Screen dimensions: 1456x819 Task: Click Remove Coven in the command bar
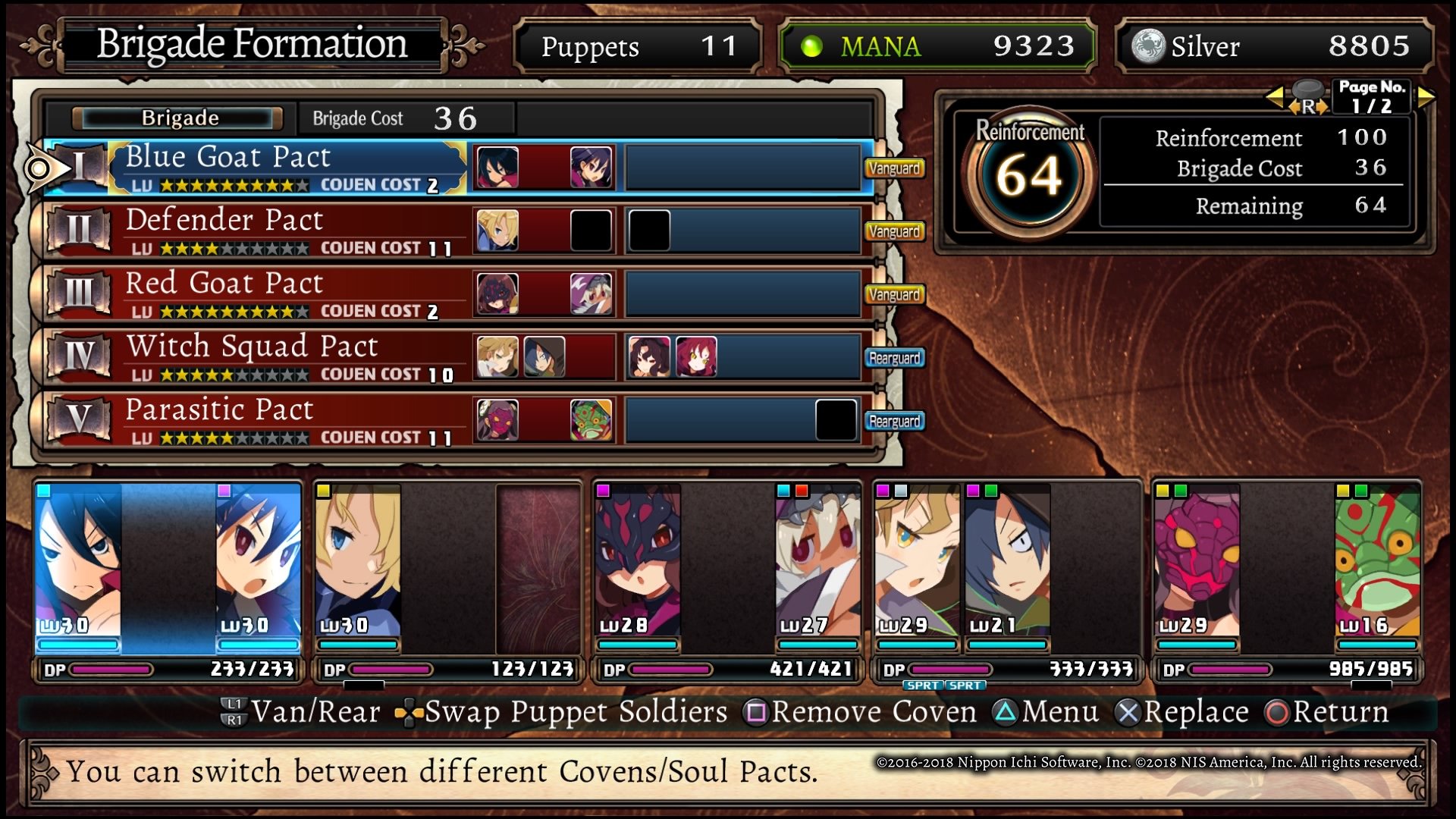coord(863,712)
